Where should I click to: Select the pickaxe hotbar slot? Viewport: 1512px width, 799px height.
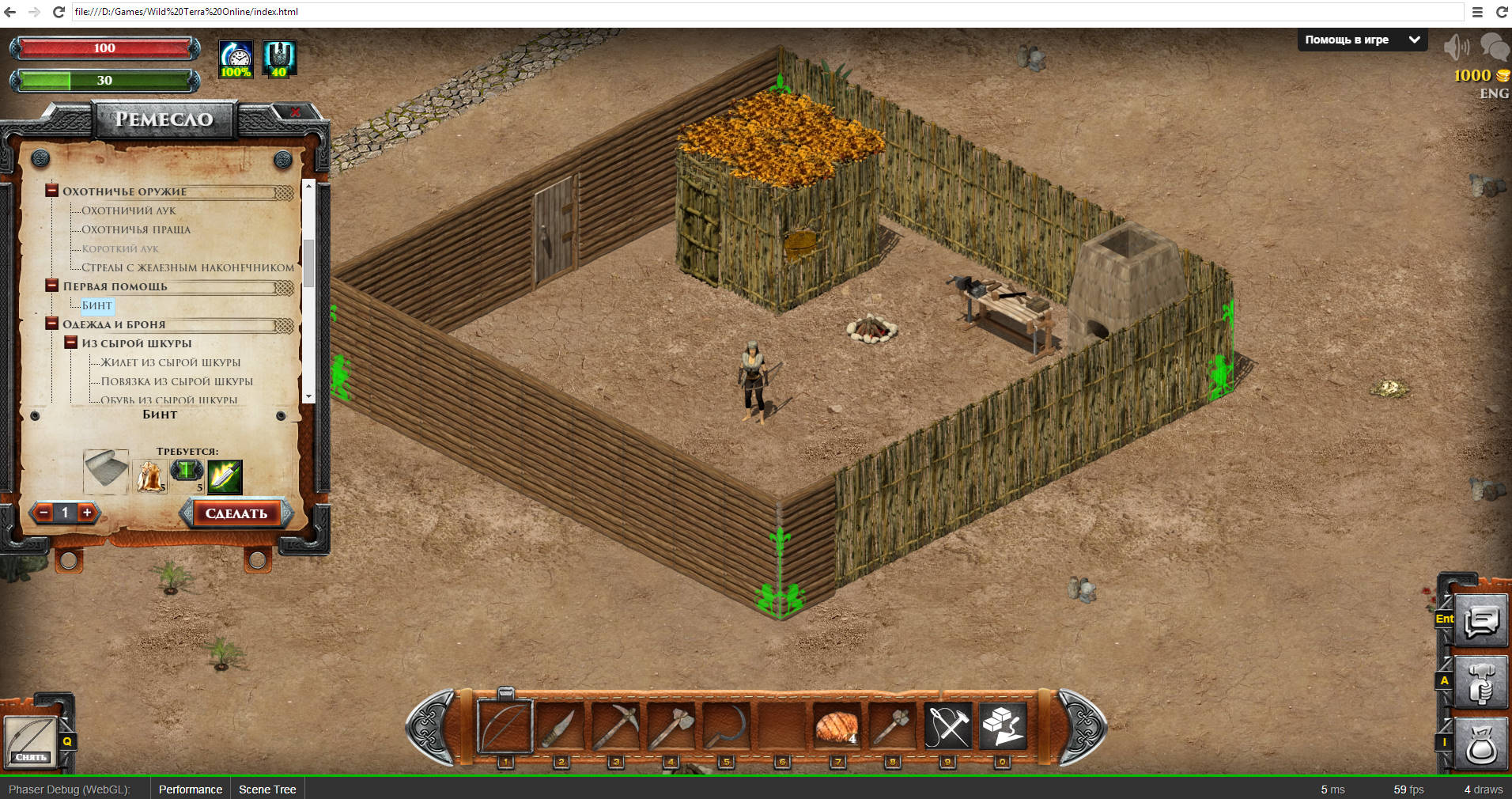(x=615, y=726)
